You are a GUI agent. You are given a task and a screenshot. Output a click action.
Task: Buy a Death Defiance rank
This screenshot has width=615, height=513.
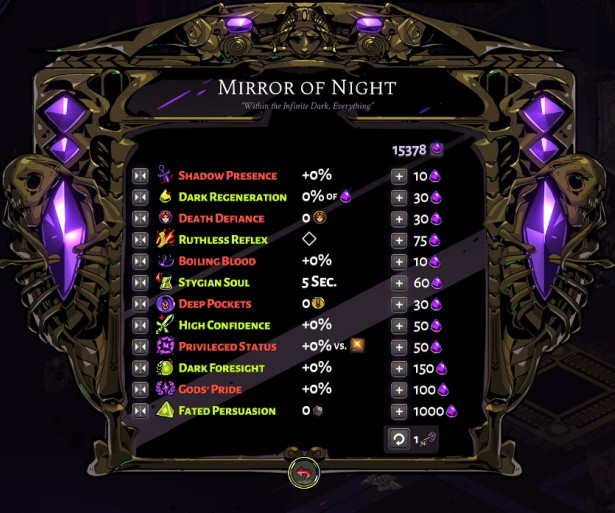point(399,219)
